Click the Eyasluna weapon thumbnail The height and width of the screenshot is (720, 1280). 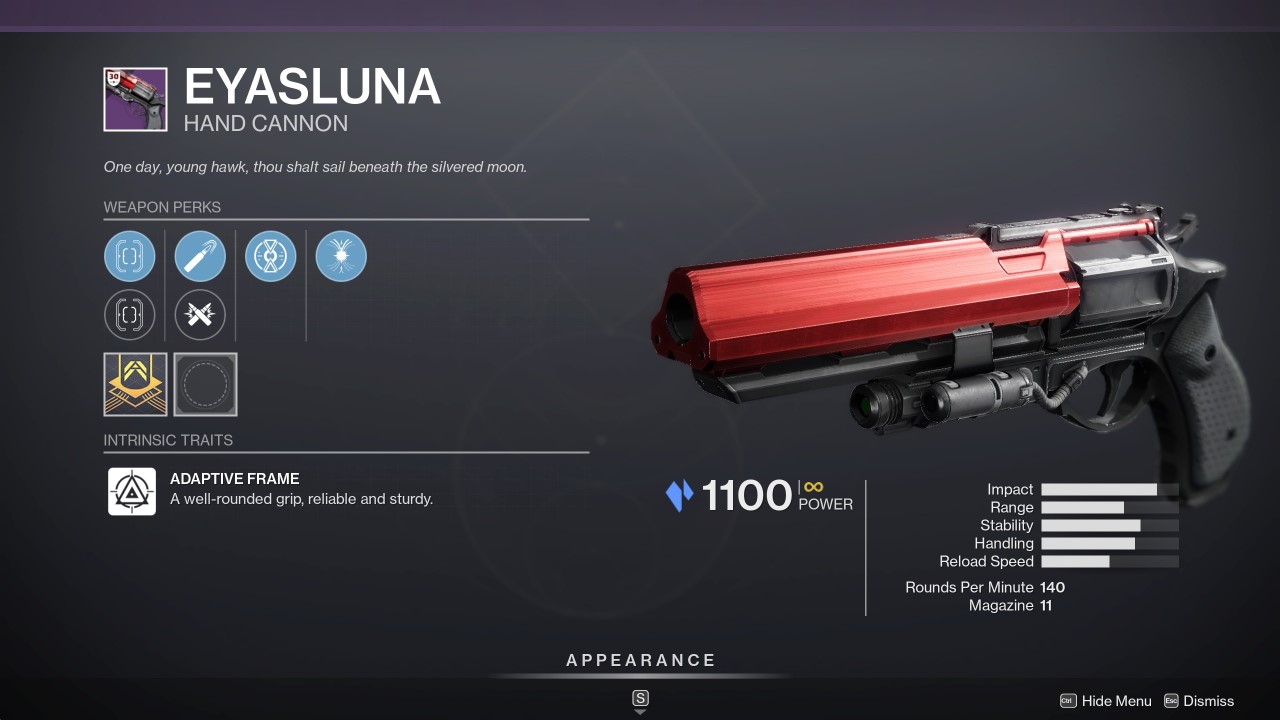[x=136, y=99]
